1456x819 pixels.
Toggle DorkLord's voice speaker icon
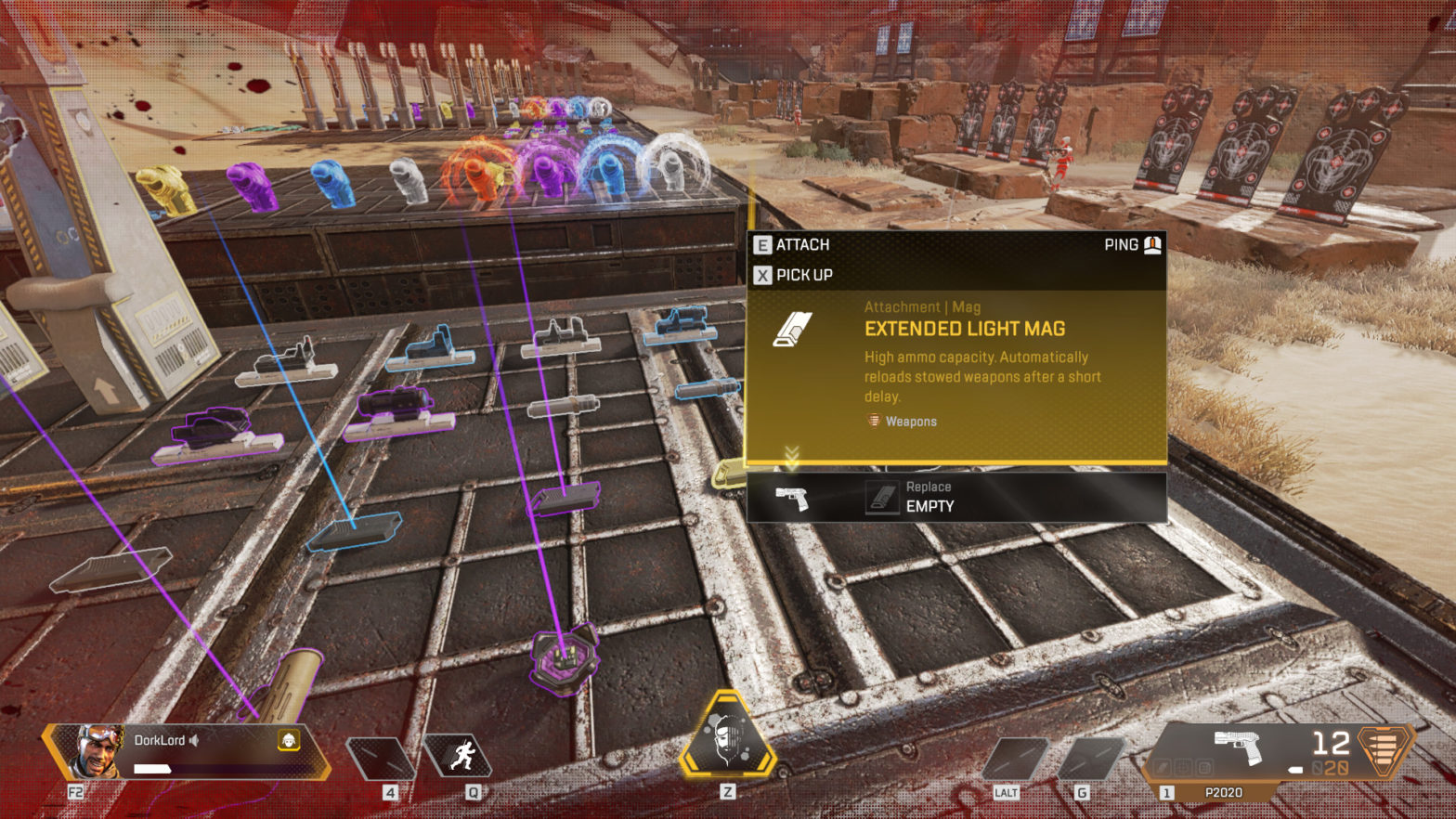tap(193, 740)
